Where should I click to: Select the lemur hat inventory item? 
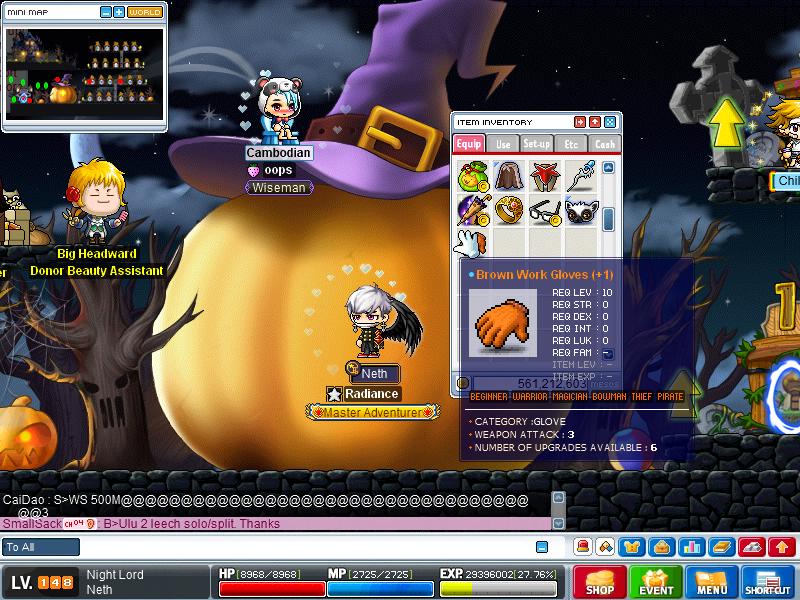coord(580,211)
